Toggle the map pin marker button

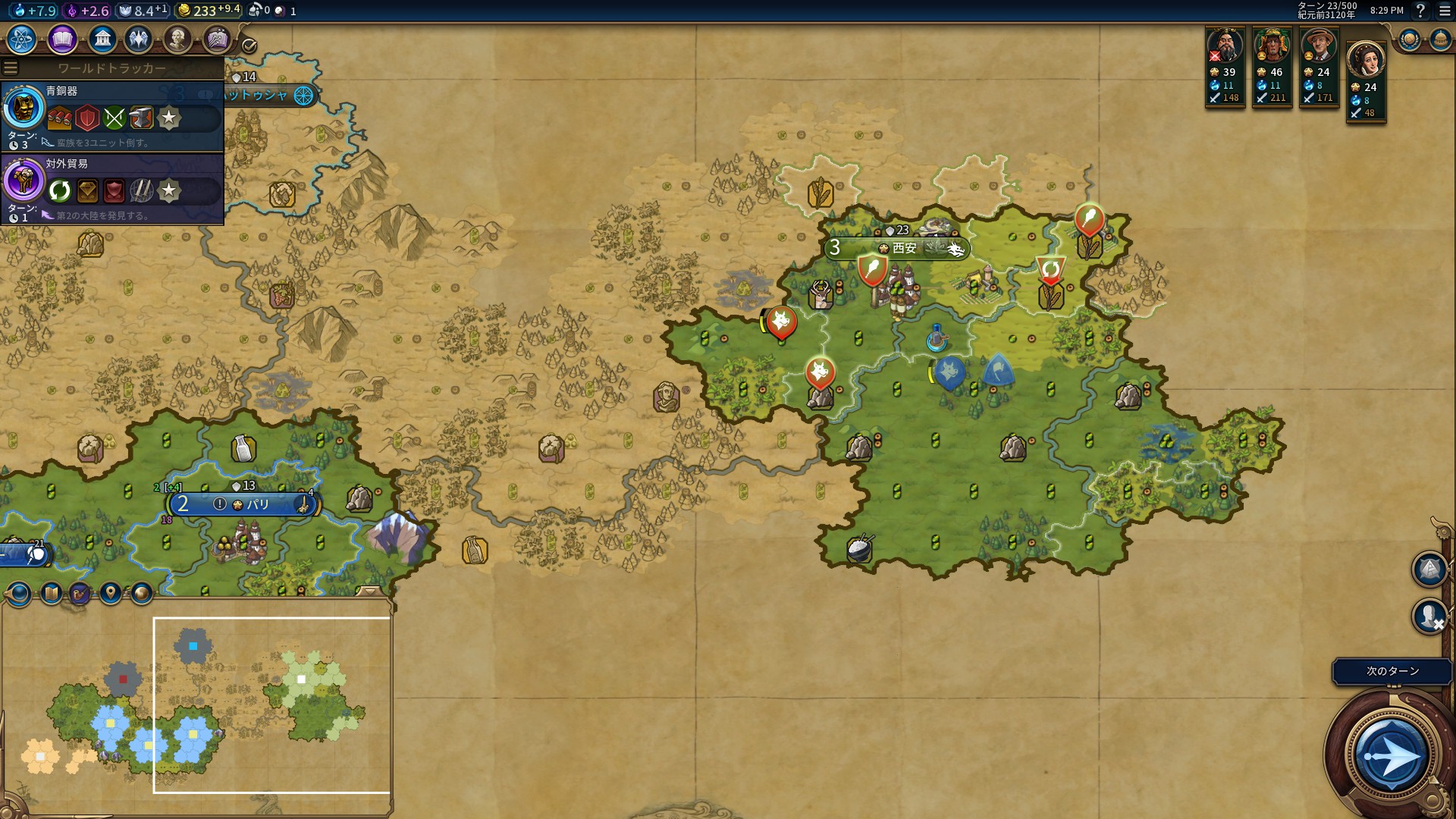coord(111,593)
